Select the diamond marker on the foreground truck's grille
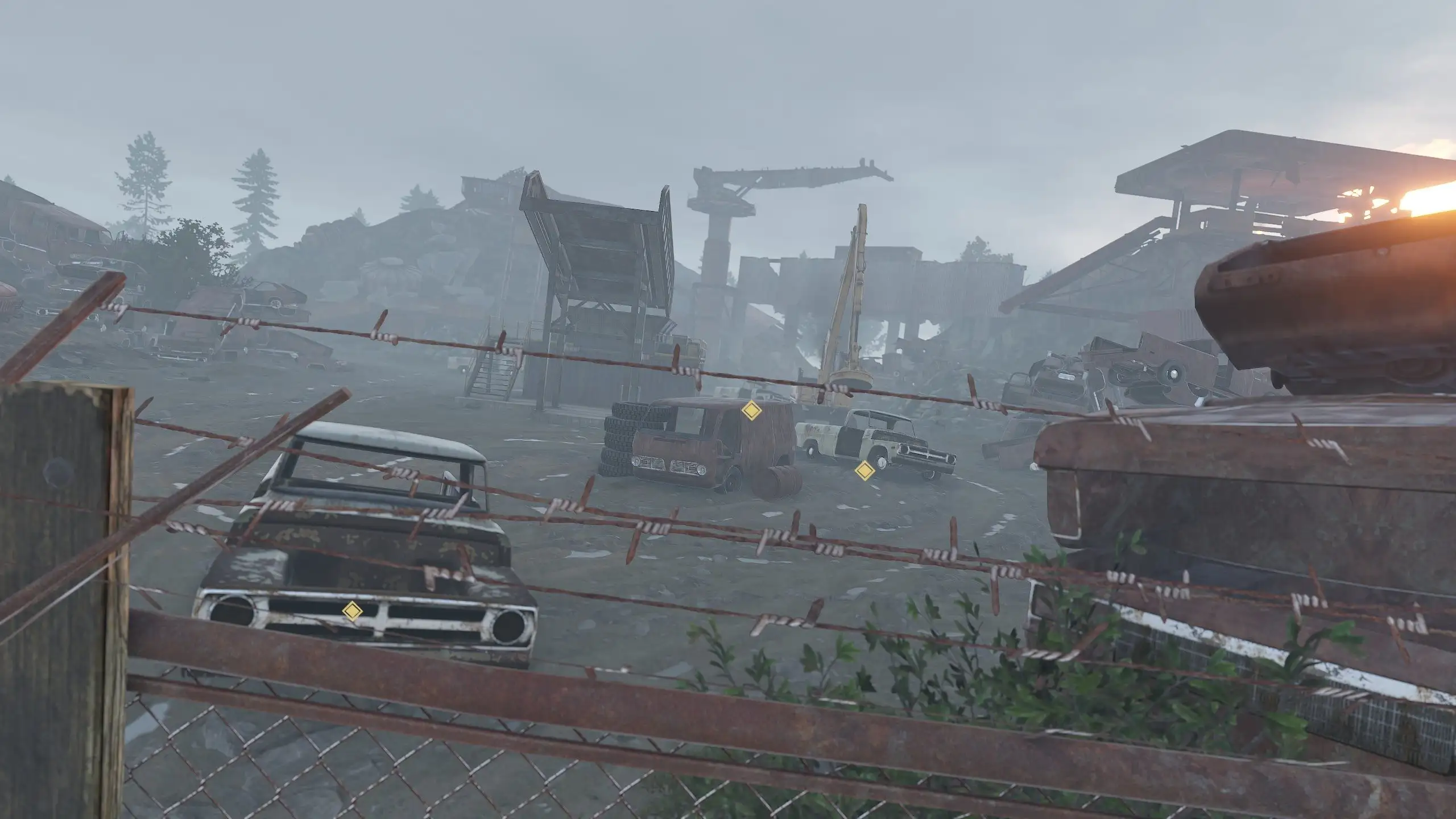Image resolution: width=1456 pixels, height=819 pixels. (x=352, y=611)
